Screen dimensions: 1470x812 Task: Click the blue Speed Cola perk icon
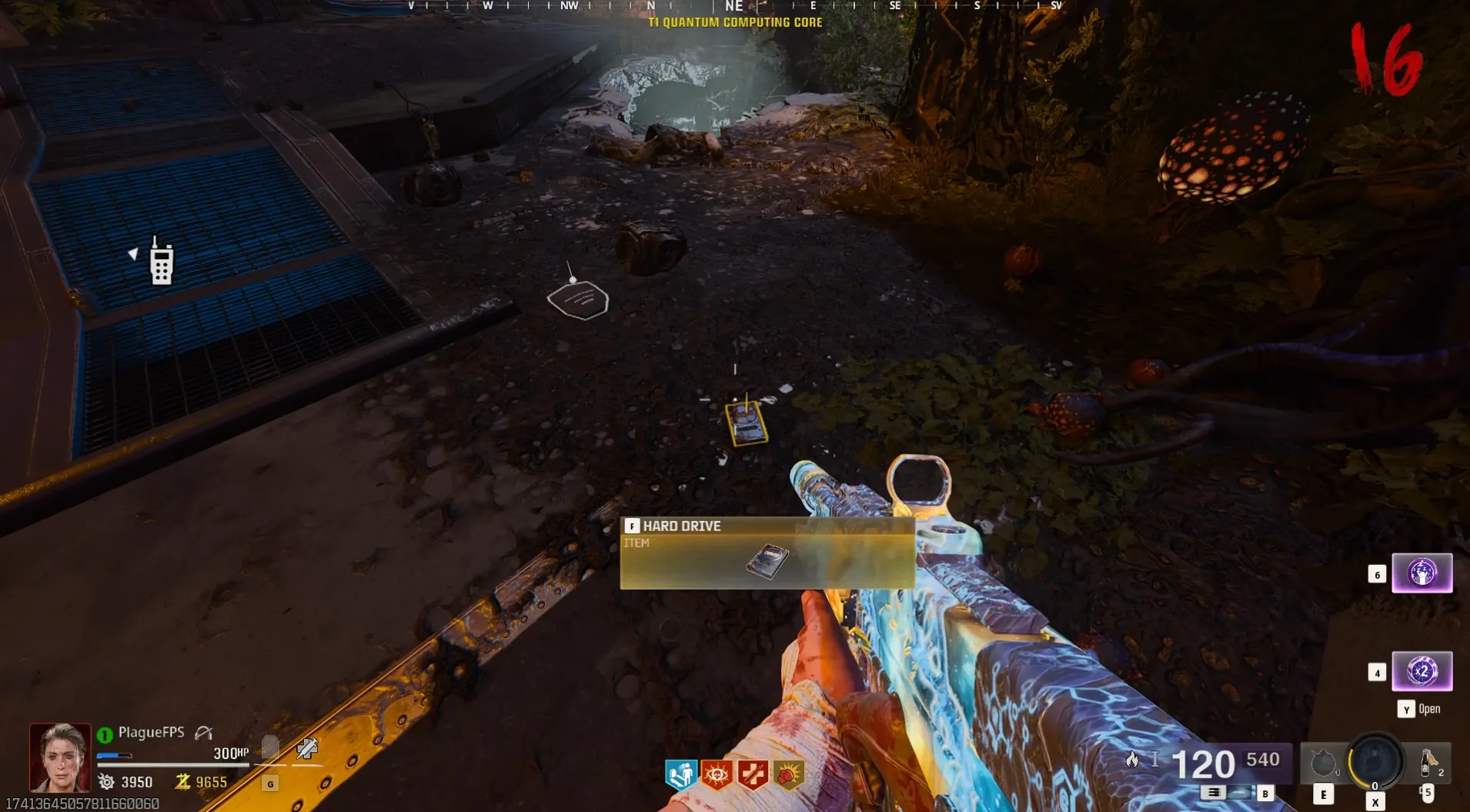click(680, 774)
